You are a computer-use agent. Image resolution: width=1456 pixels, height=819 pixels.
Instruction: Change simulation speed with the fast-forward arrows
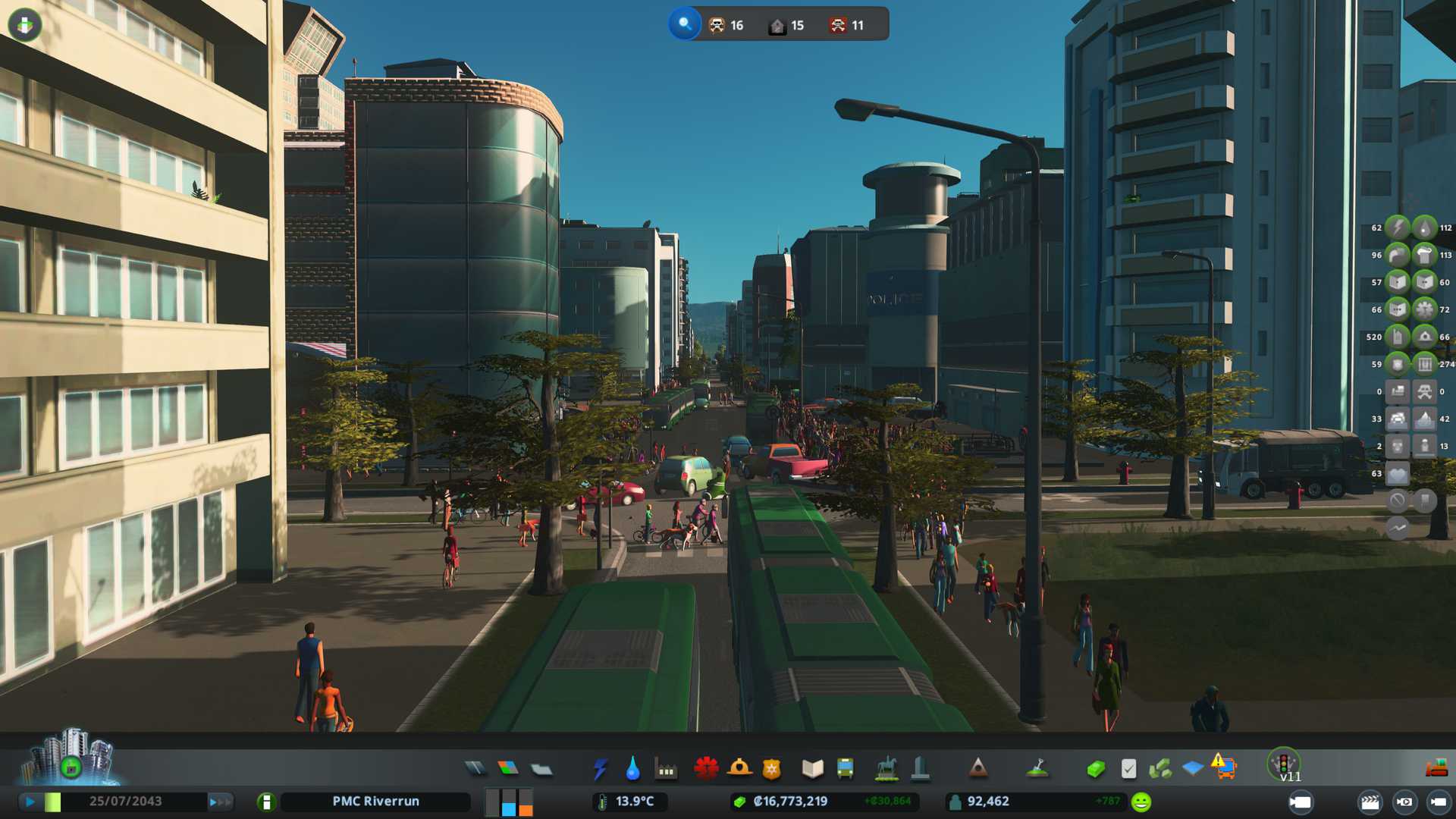(219, 802)
